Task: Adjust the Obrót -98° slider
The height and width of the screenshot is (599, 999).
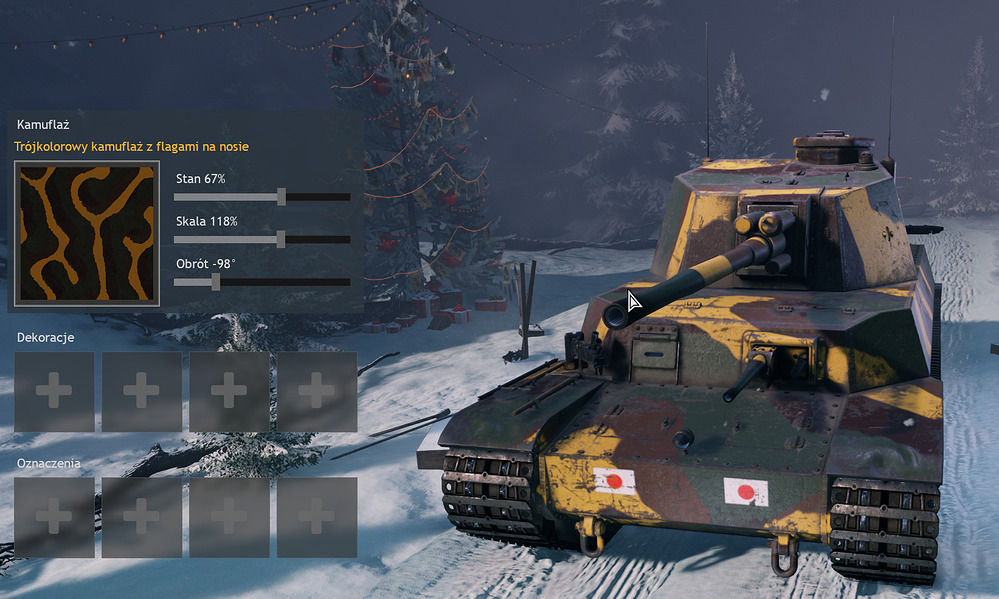Action: pyautogui.click(x=216, y=283)
